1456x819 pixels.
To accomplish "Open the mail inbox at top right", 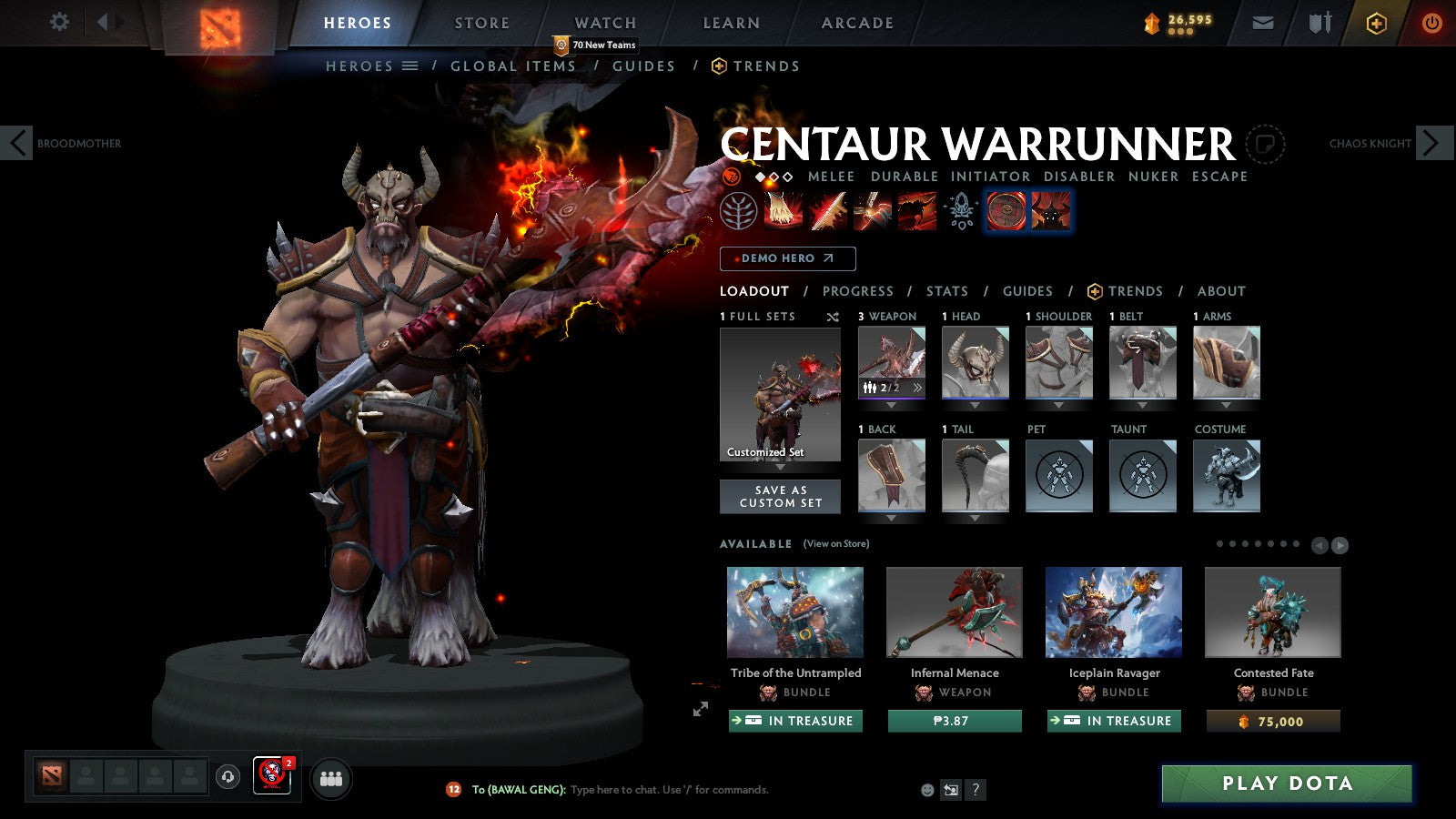I will (x=1263, y=23).
